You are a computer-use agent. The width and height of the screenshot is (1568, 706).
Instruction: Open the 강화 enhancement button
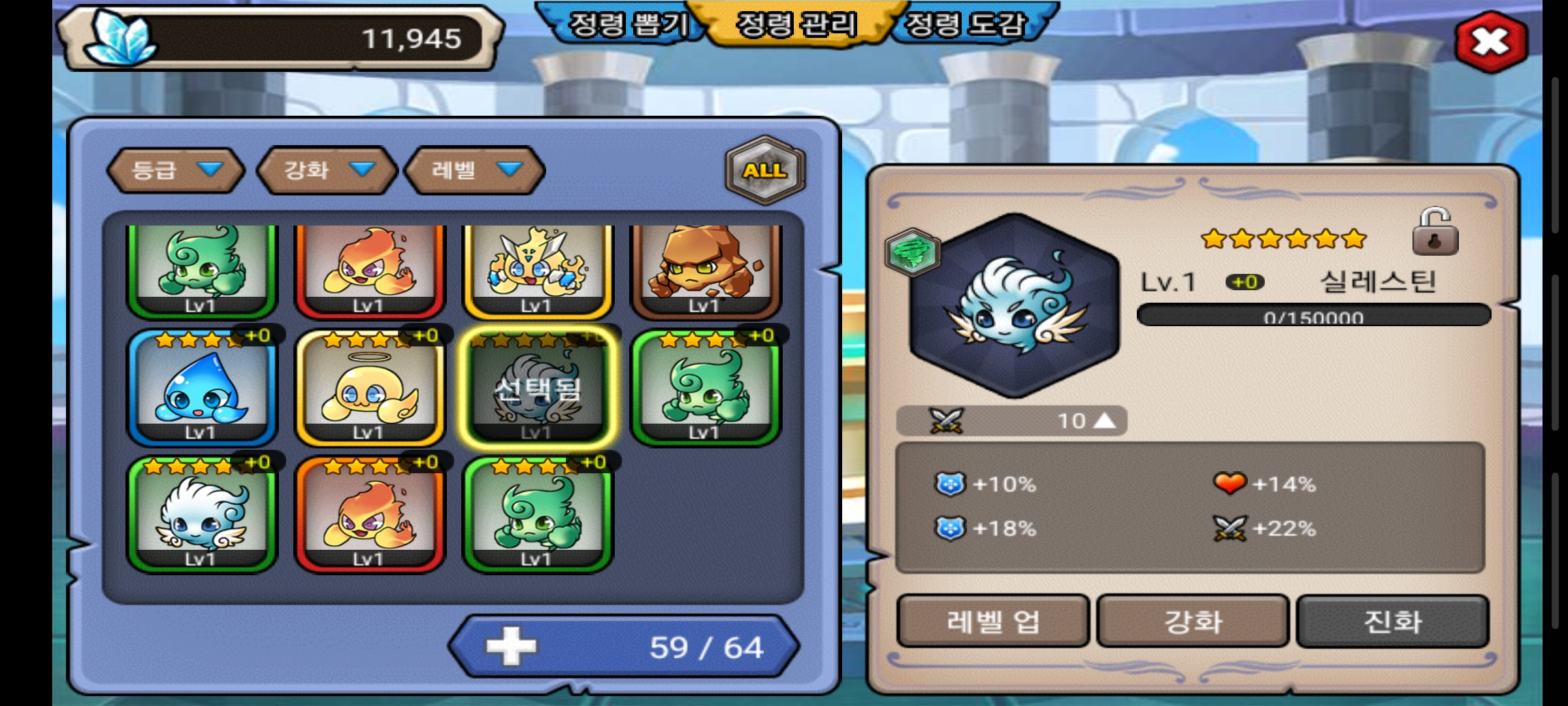pos(1192,621)
